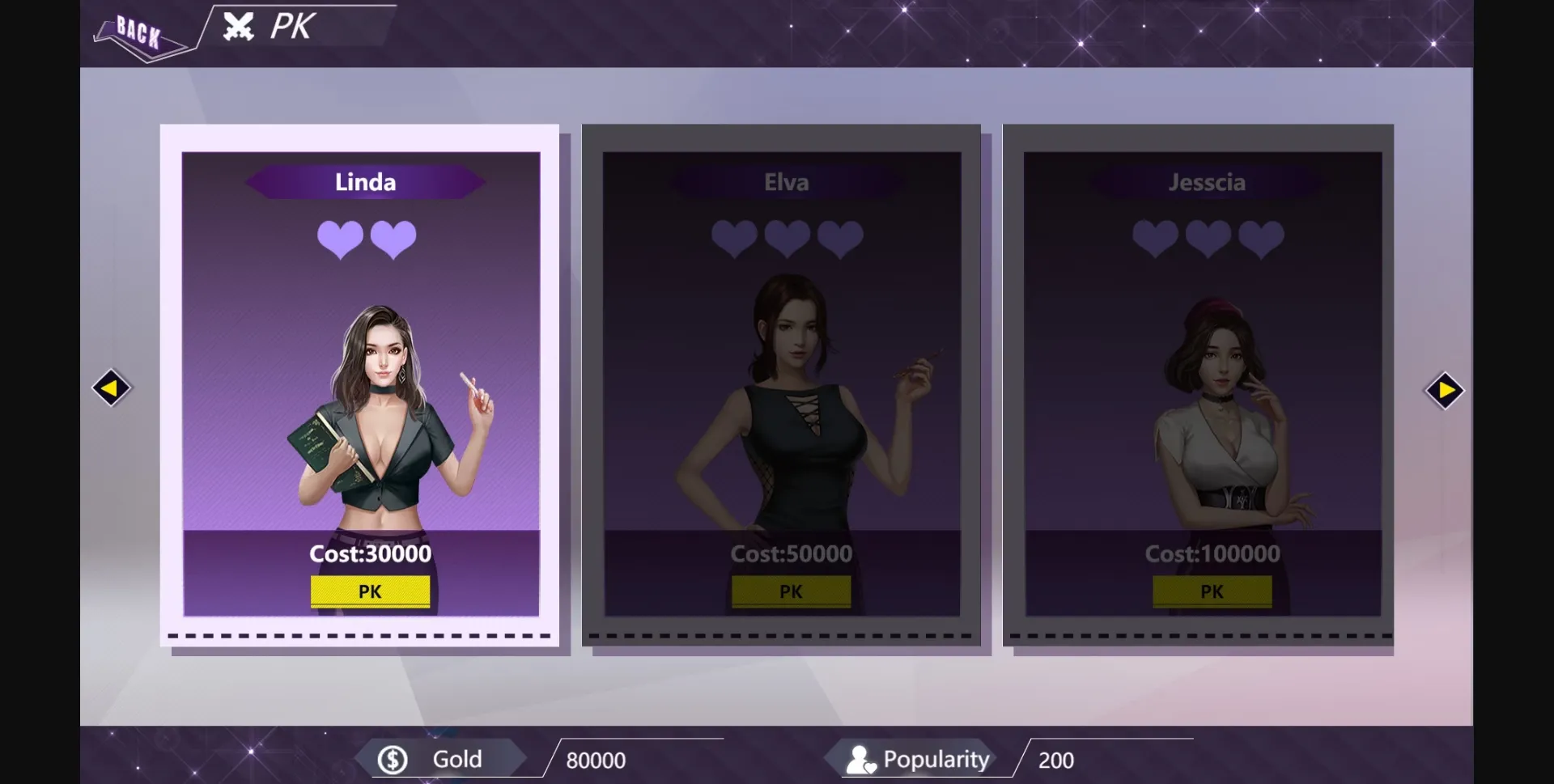
Task: Show more opponents using the right arrow
Action: [x=1446, y=391]
